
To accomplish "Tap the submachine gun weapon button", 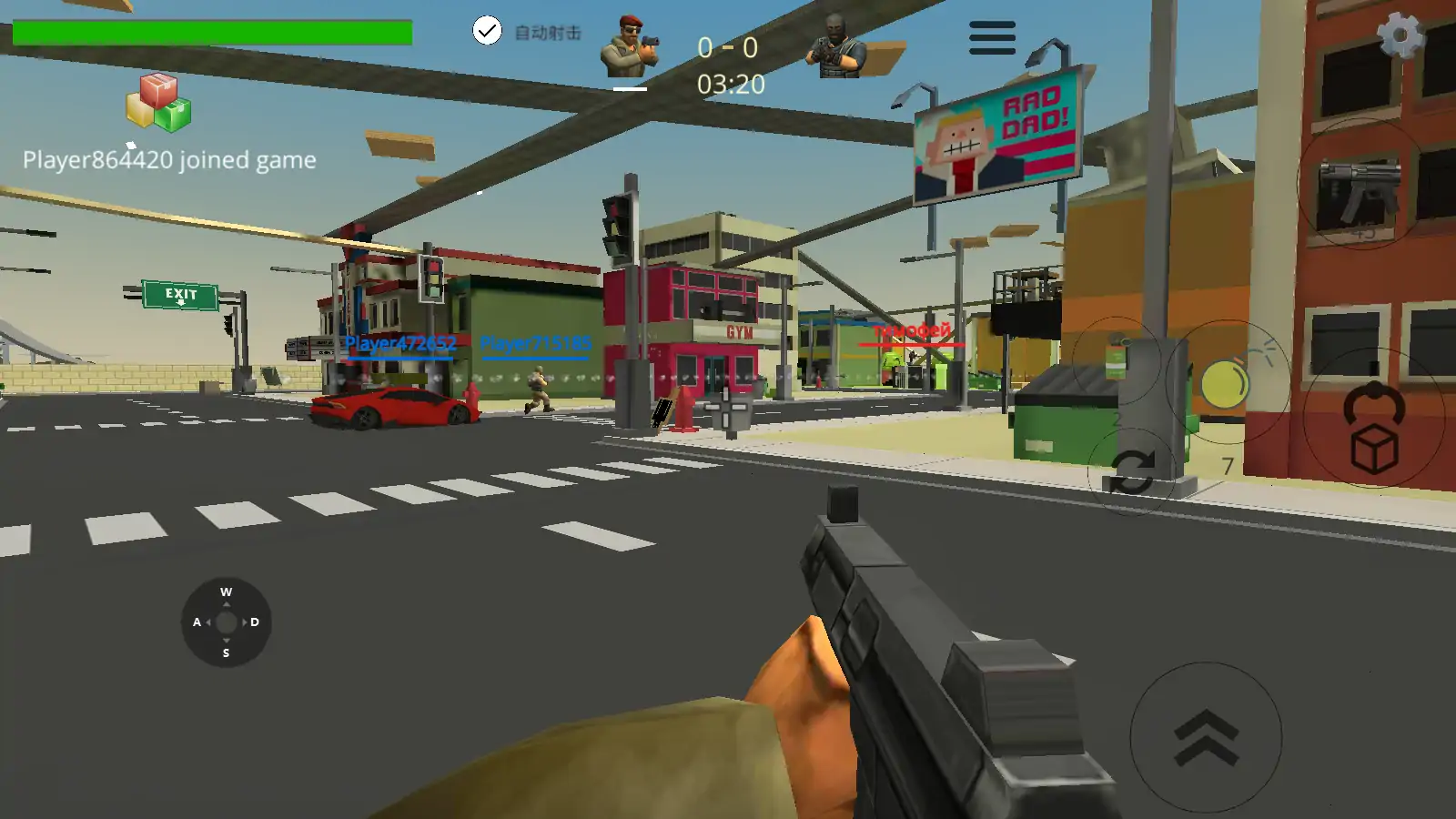I will pos(1360,187).
